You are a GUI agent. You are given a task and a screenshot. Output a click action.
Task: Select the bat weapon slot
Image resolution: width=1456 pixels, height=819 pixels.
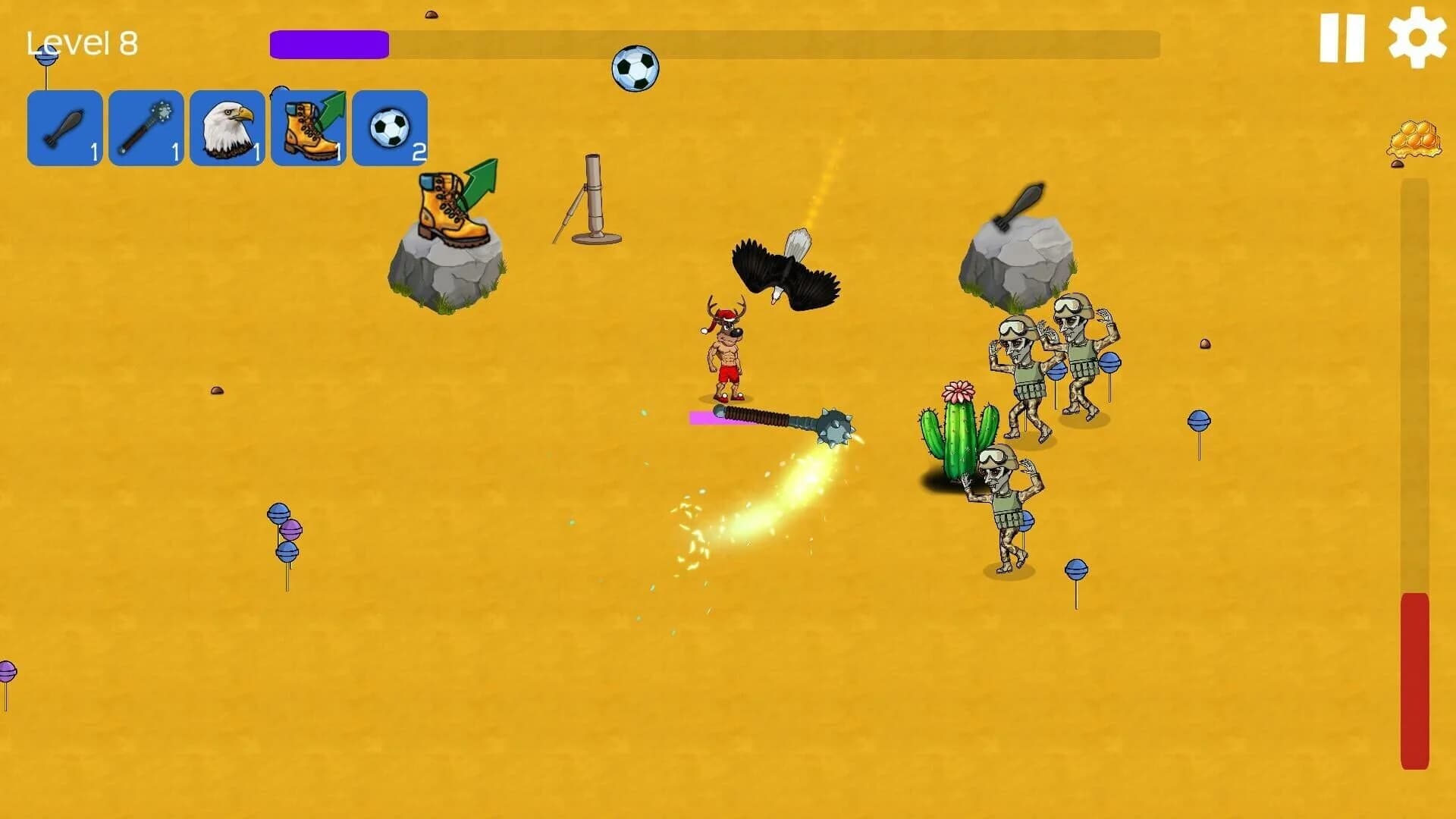point(64,127)
